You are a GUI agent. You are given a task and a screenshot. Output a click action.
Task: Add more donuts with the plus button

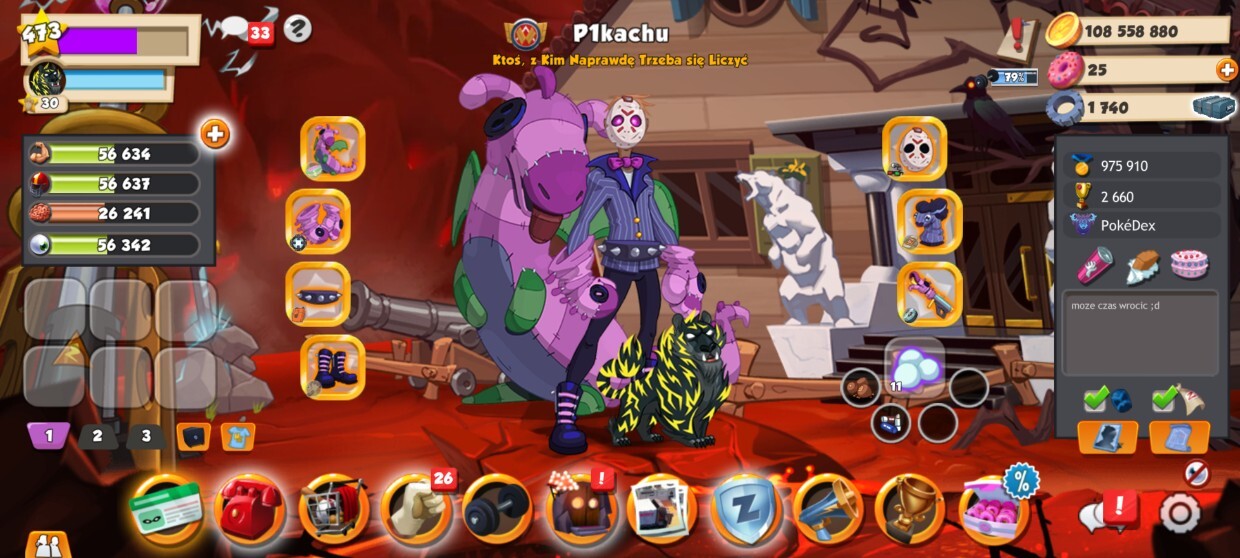pyautogui.click(x=1226, y=70)
